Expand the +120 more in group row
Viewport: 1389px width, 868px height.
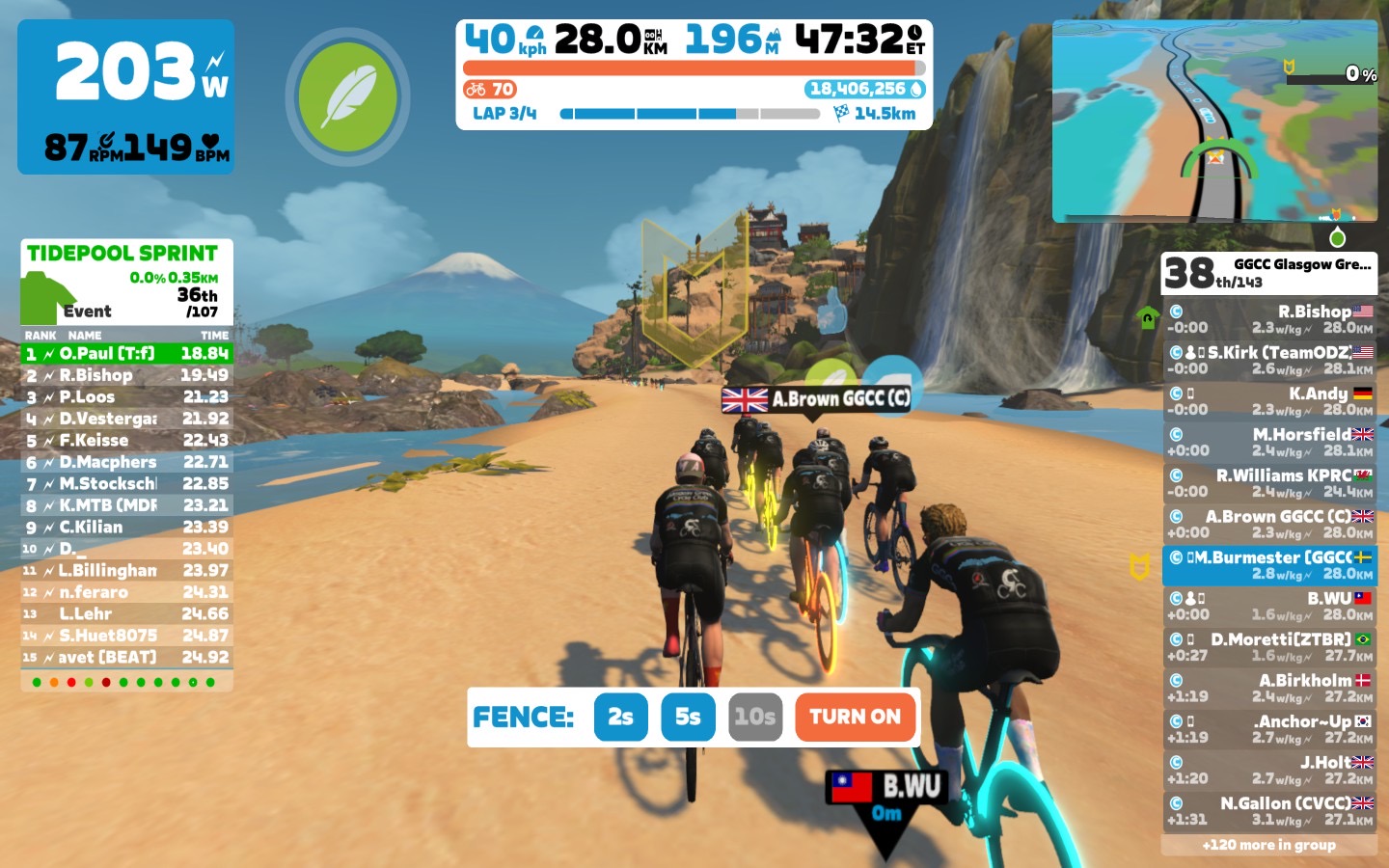tap(1268, 845)
